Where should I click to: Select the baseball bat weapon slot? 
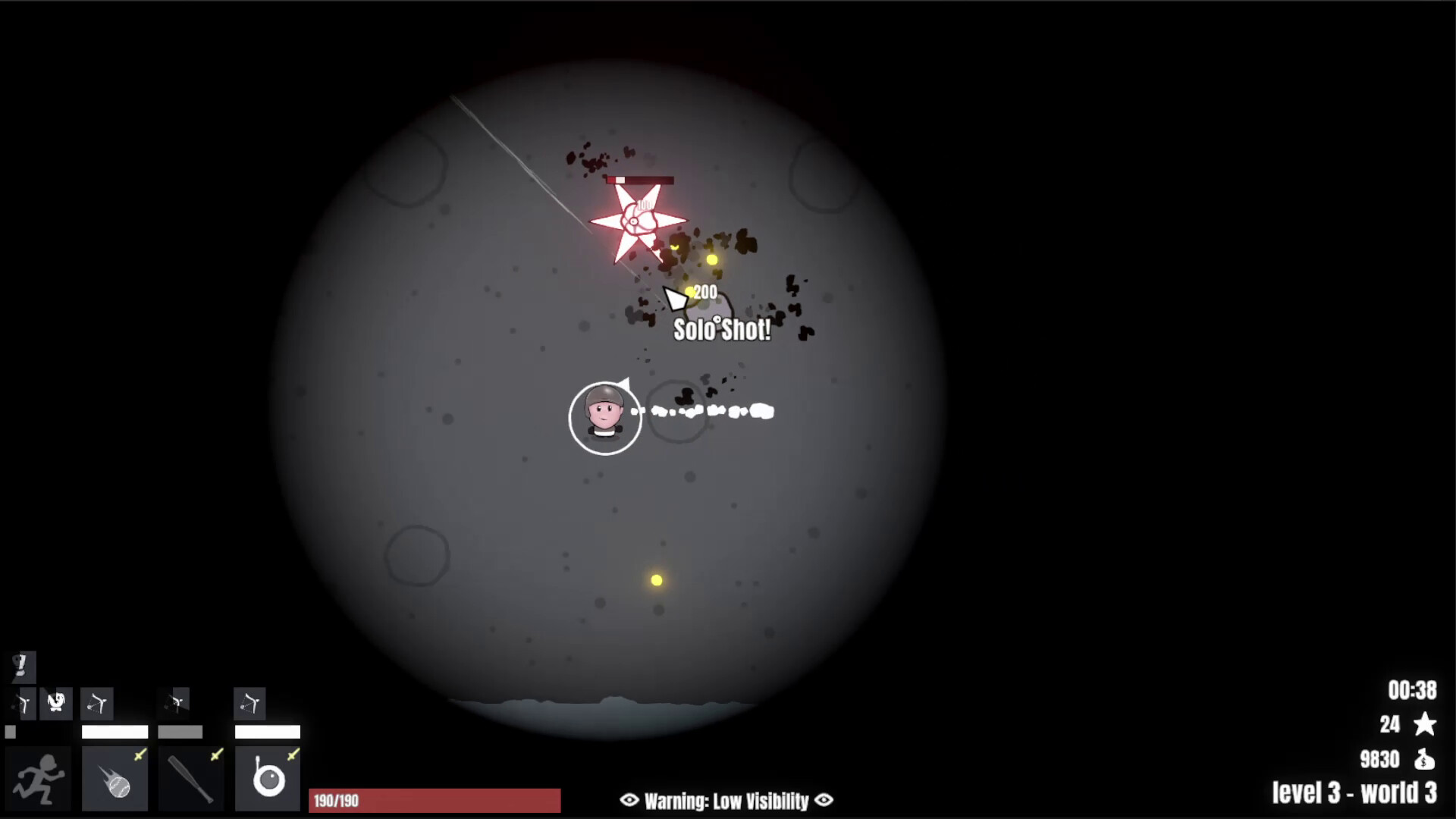coord(190,777)
